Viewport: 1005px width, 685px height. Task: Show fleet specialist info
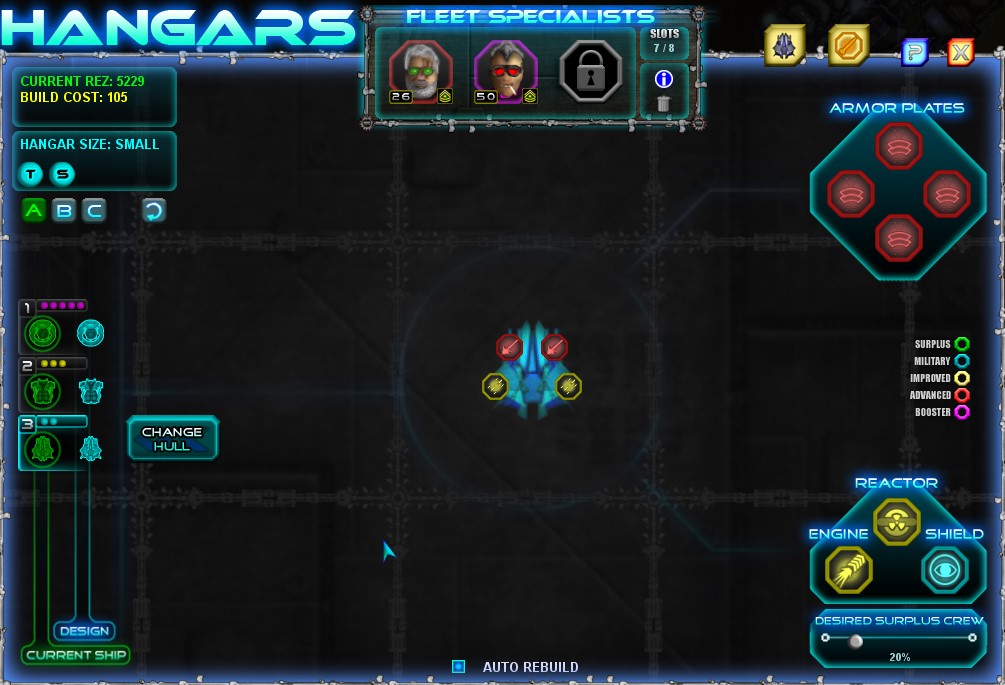click(x=663, y=78)
